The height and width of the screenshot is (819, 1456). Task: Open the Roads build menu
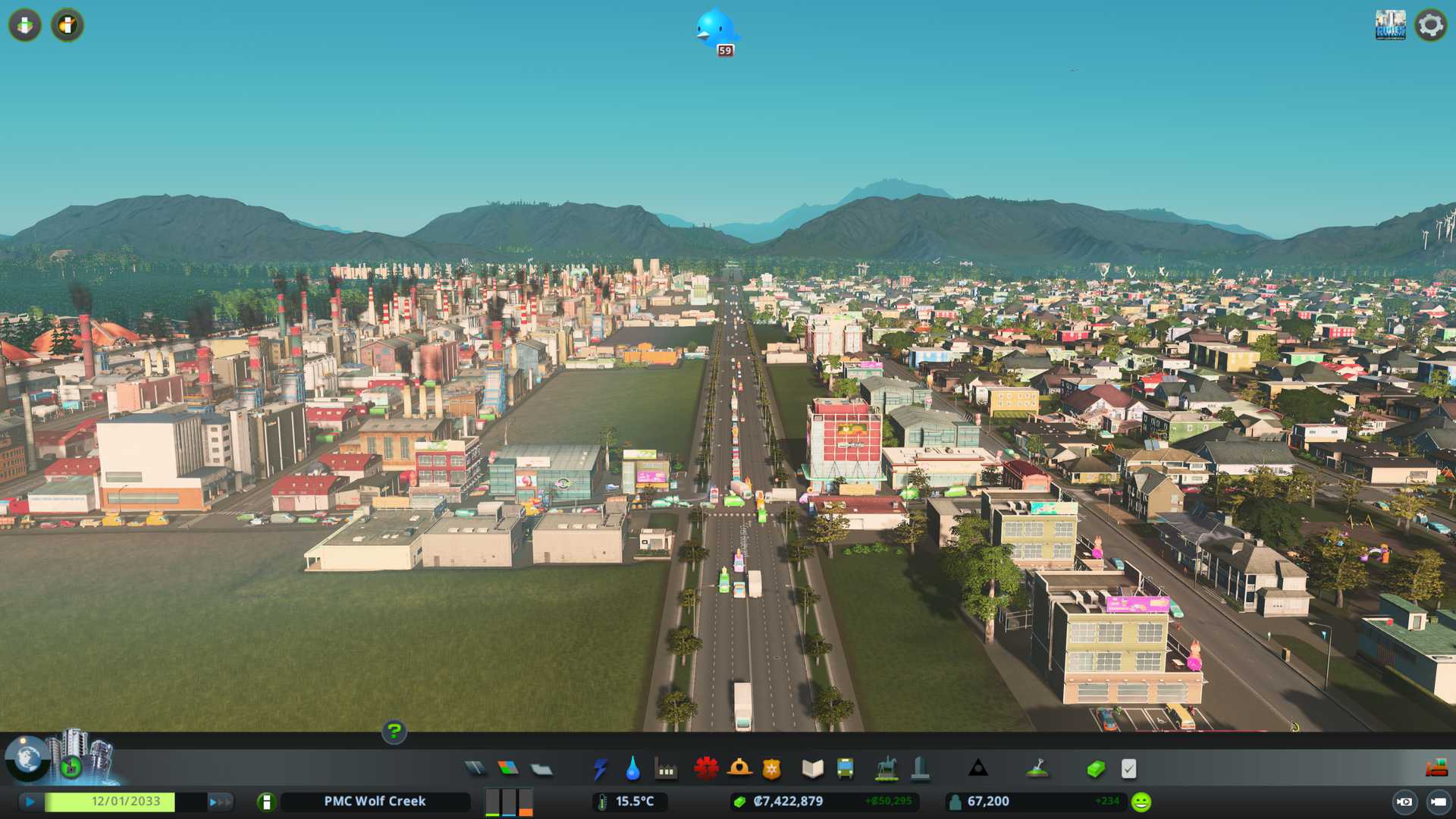coord(475,769)
